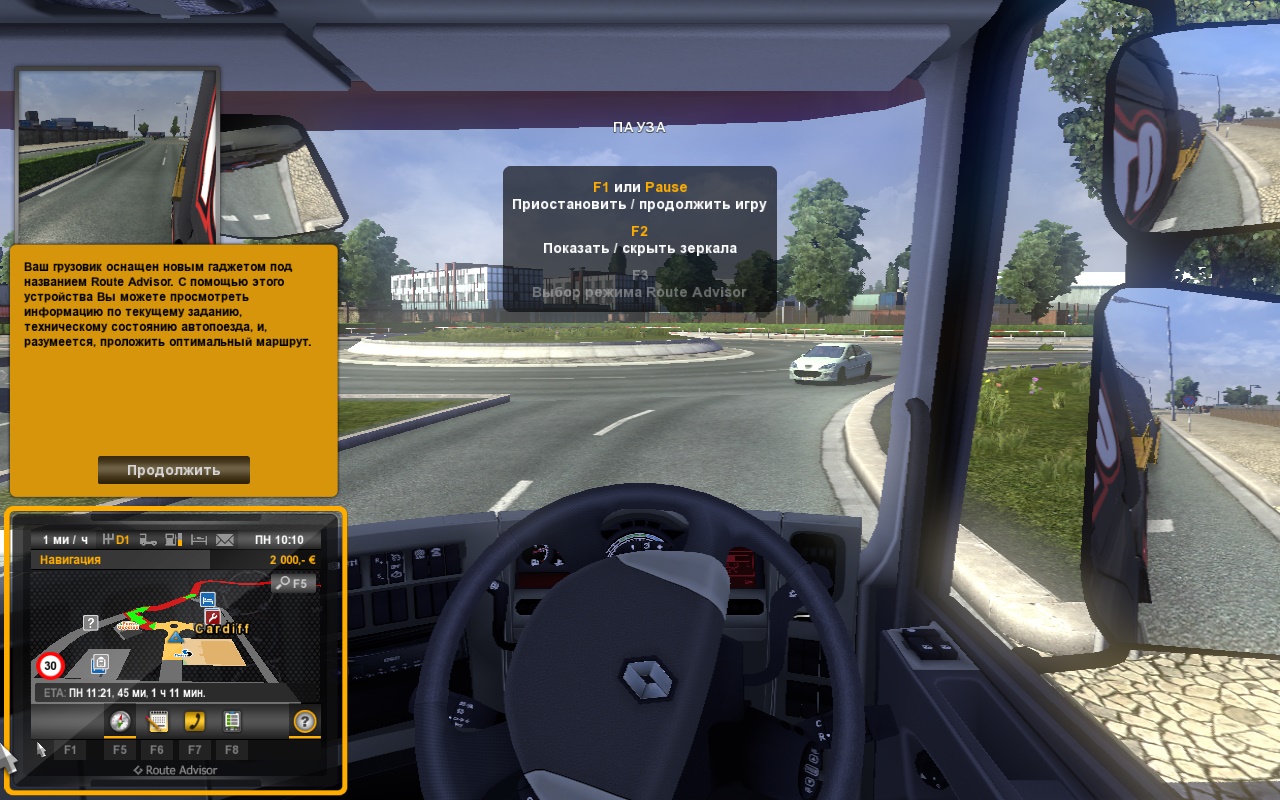
Task: Zoom the Route Advisor map with magnifier button
Action: click(293, 583)
